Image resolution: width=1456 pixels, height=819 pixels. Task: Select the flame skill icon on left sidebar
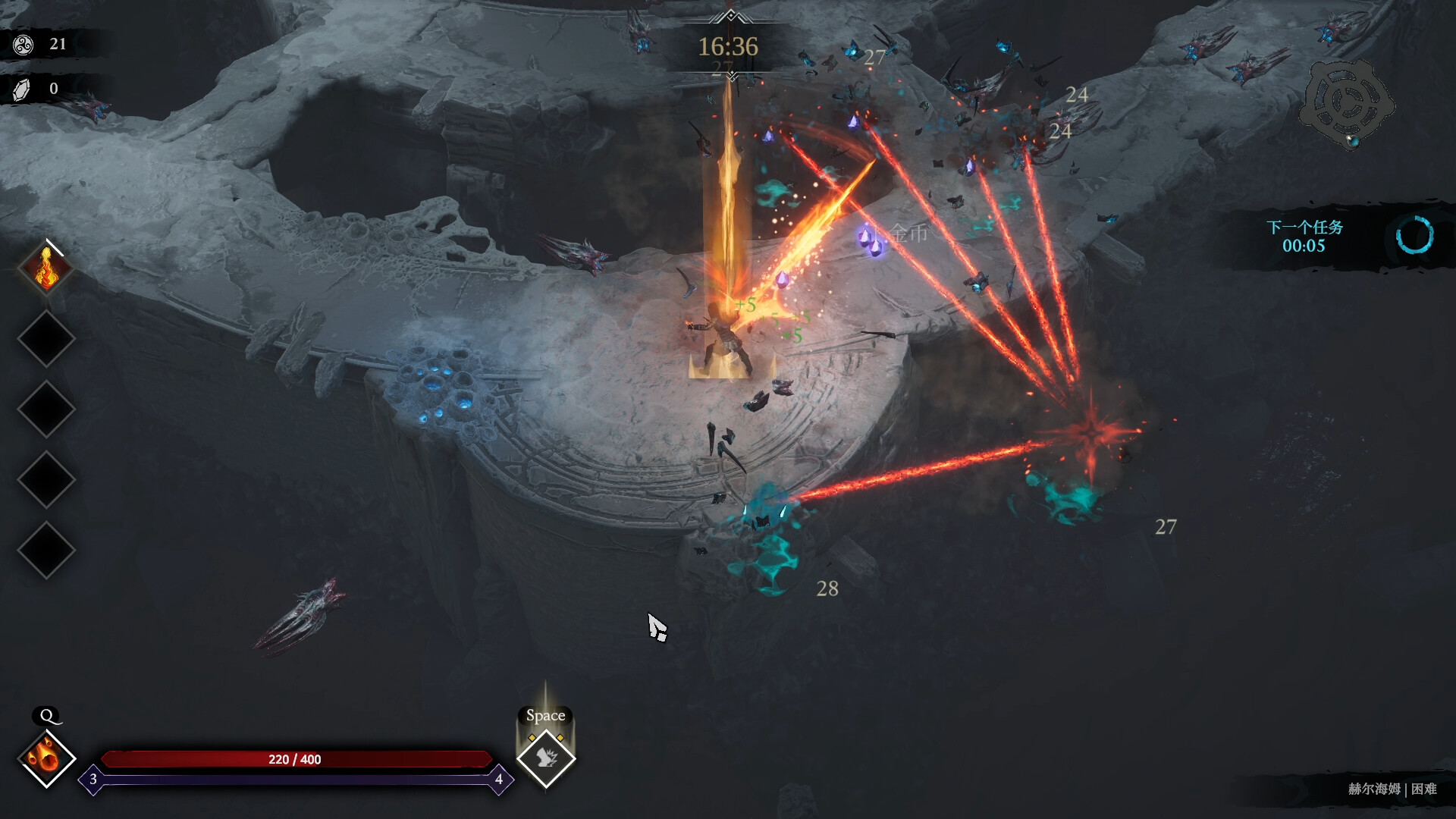click(47, 269)
